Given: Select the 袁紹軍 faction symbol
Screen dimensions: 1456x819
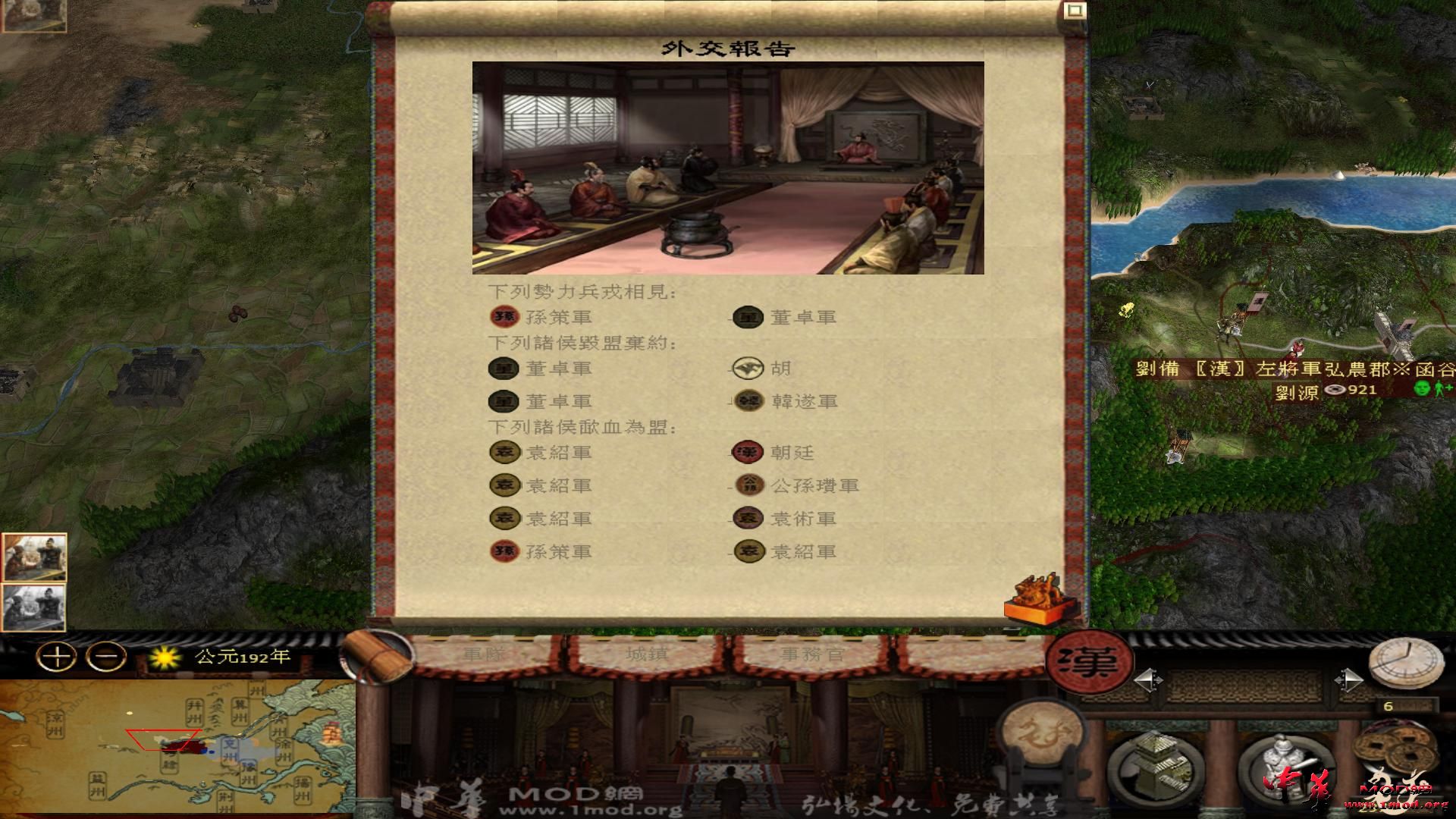Looking at the screenshot, I should tap(507, 453).
